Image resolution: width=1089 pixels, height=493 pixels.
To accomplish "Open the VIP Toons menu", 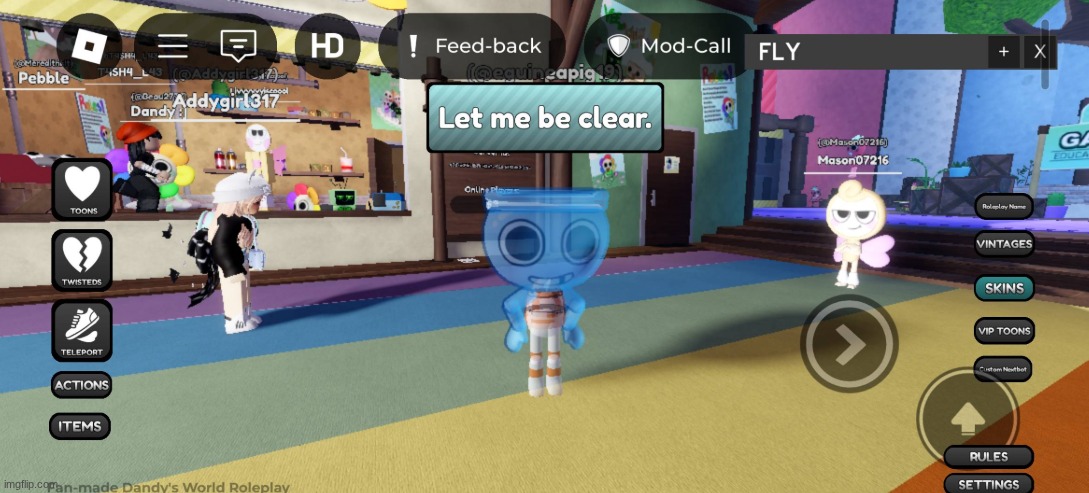I will coord(1004,331).
